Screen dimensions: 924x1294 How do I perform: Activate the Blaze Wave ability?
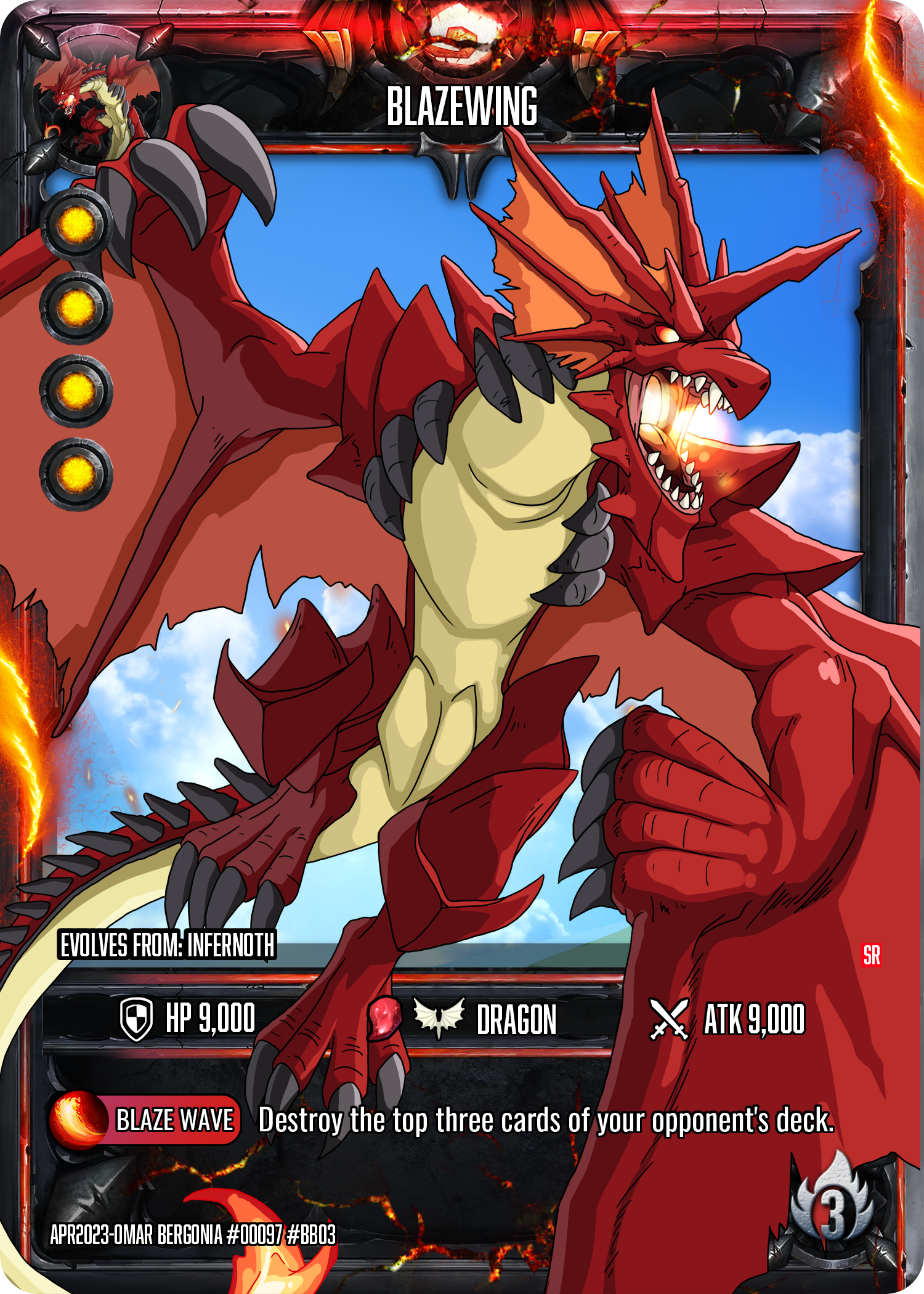pos(145,1120)
